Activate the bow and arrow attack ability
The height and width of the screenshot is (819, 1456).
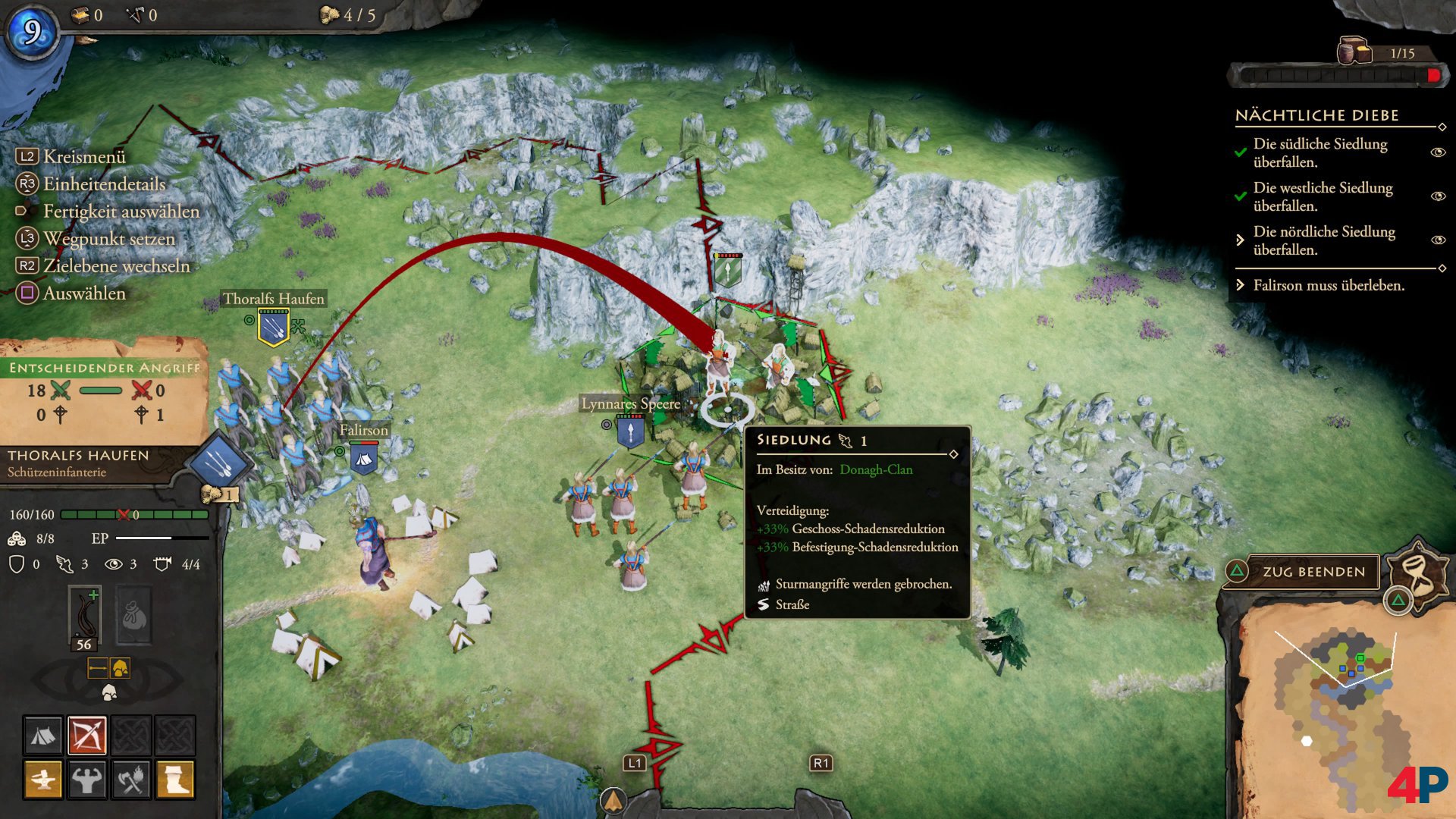[x=87, y=735]
